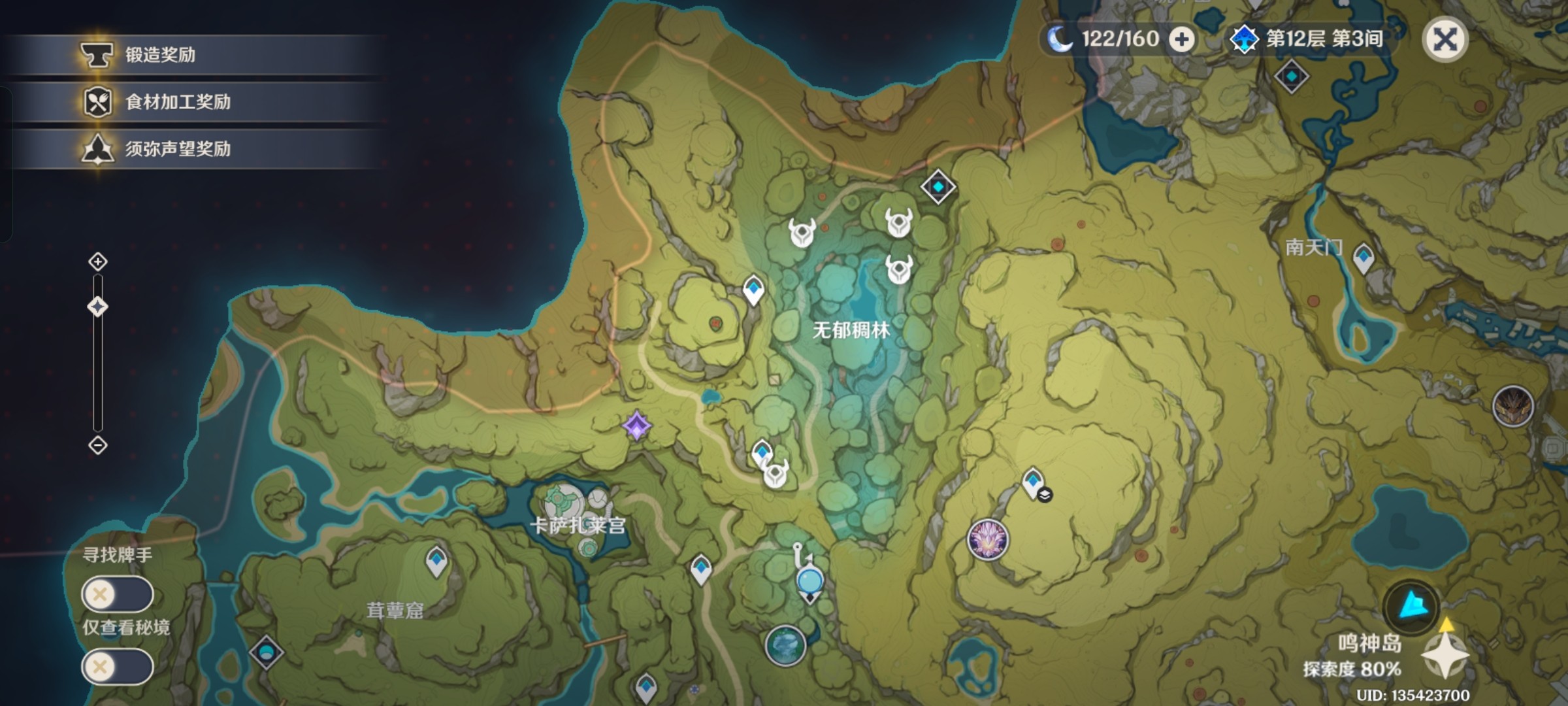Viewport: 1568px width, 706px height.
Task: Click the map zoom slider handle
Action: click(98, 307)
